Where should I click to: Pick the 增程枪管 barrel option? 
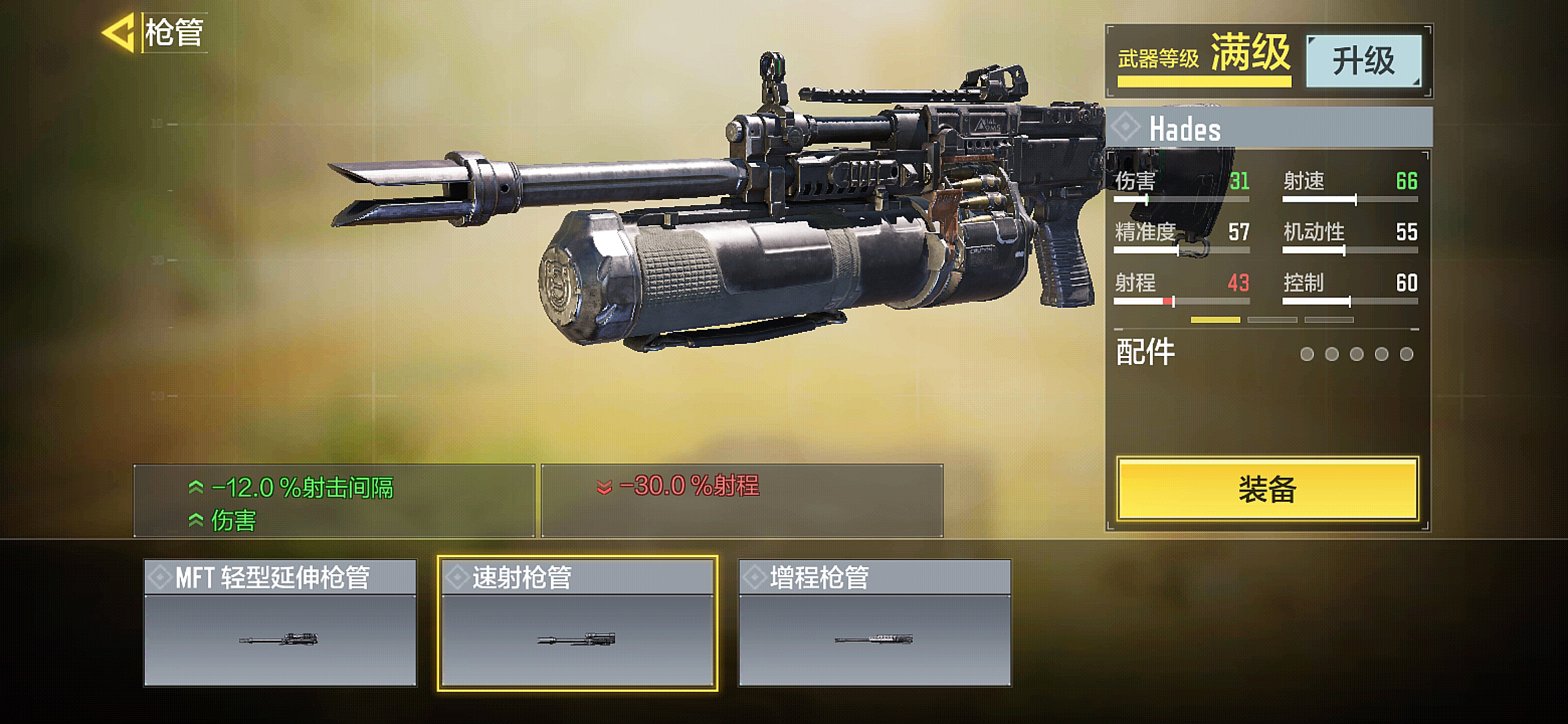tap(874, 623)
